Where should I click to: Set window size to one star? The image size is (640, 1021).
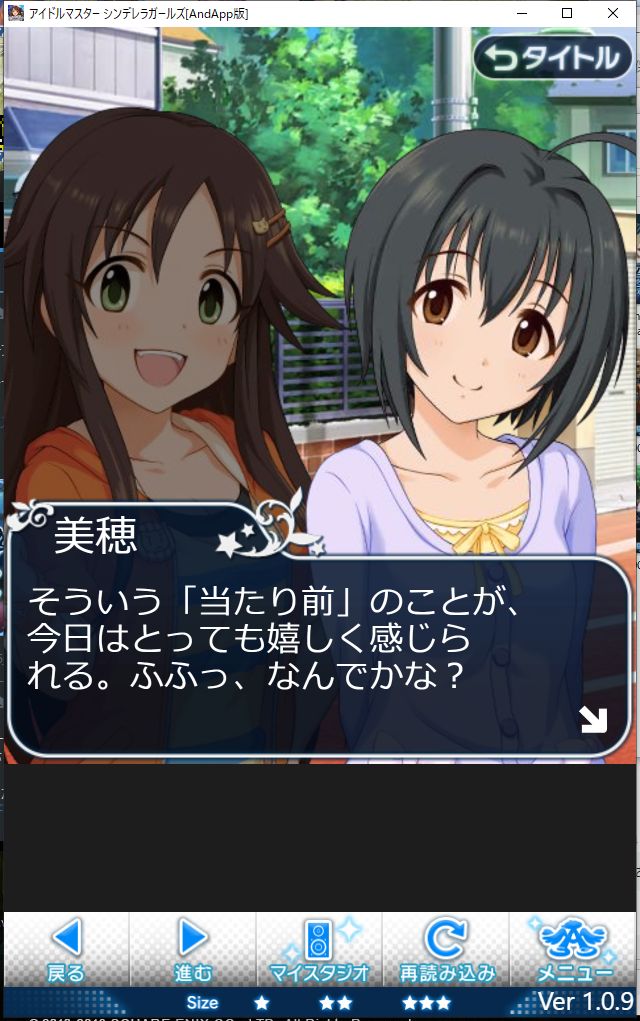261,1002
